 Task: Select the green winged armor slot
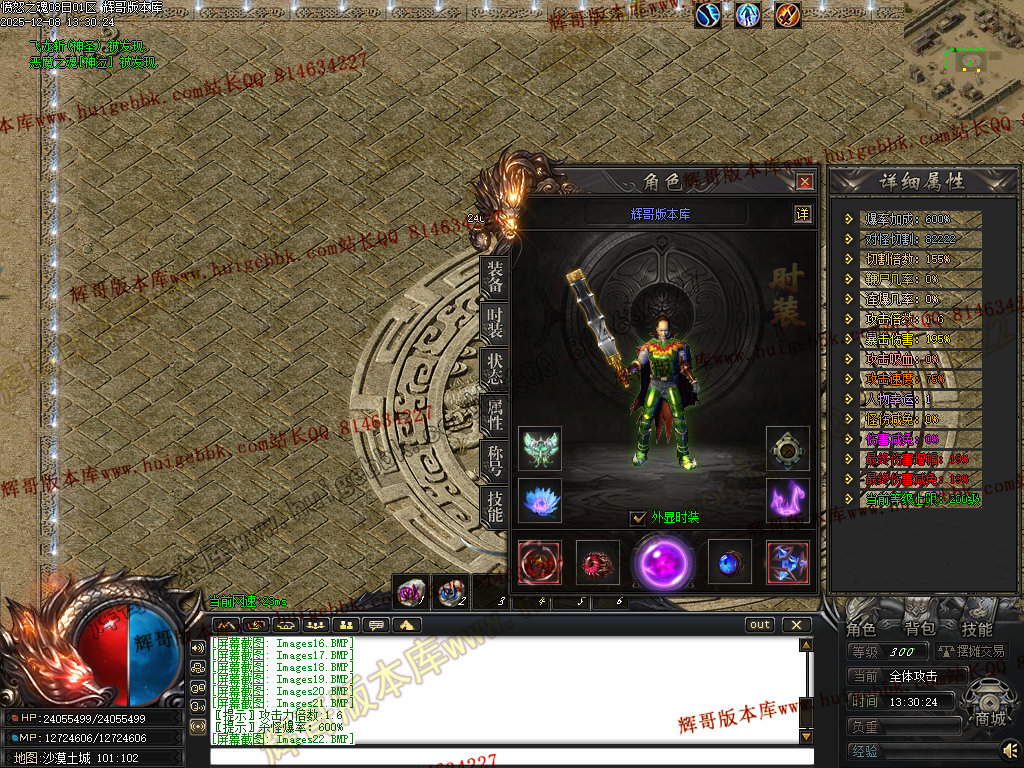click(x=540, y=449)
